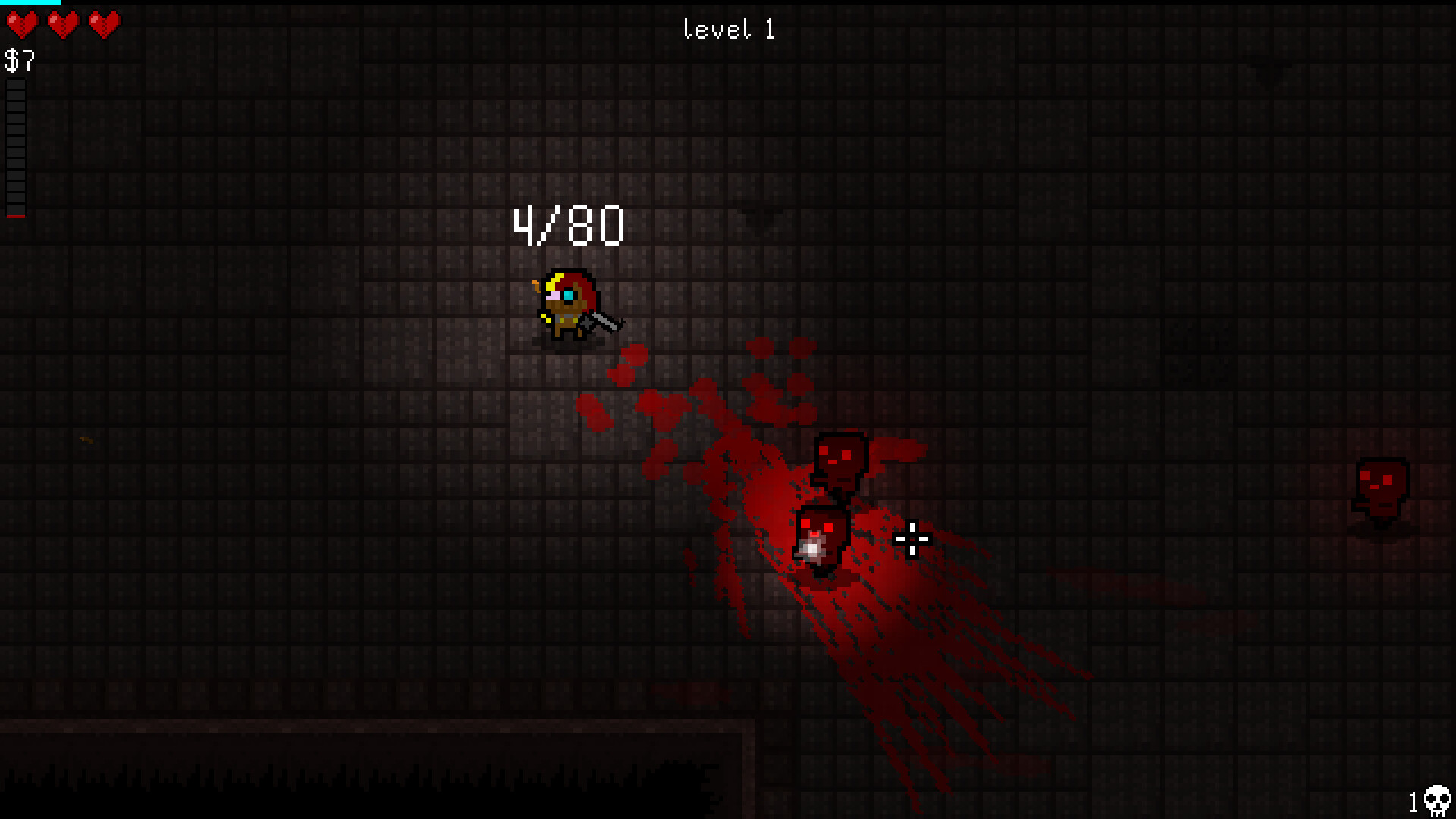Click the cyan progress bar at the top
The width and height of the screenshot is (1456, 819).
(x=30, y=3)
